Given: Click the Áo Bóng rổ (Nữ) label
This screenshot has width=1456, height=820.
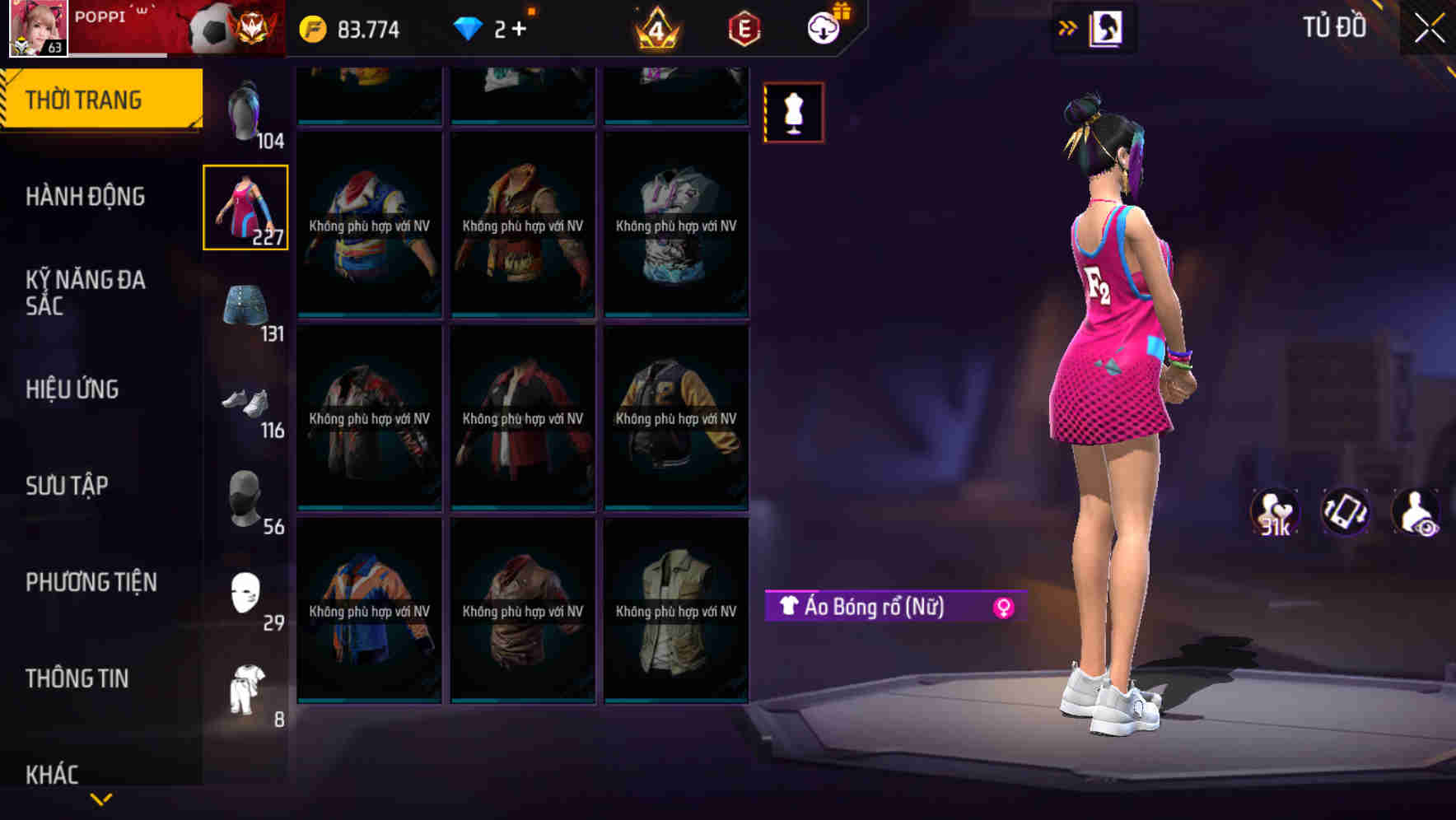Looking at the screenshot, I should [873, 608].
